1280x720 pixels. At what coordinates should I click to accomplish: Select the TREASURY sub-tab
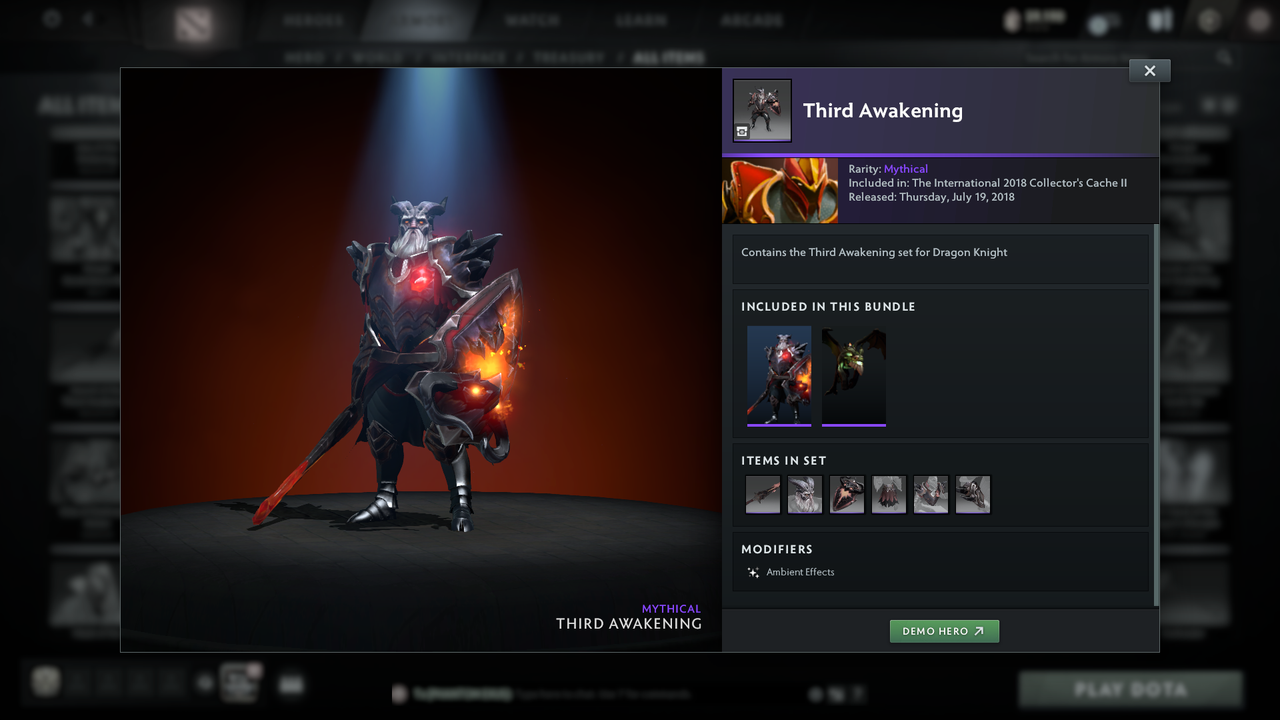coord(569,57)
